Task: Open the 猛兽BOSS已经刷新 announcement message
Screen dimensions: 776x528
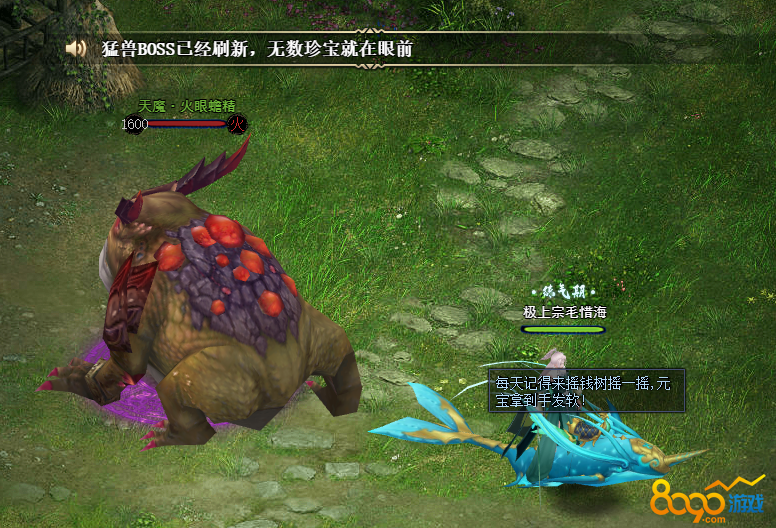Action: coord(257,48)
